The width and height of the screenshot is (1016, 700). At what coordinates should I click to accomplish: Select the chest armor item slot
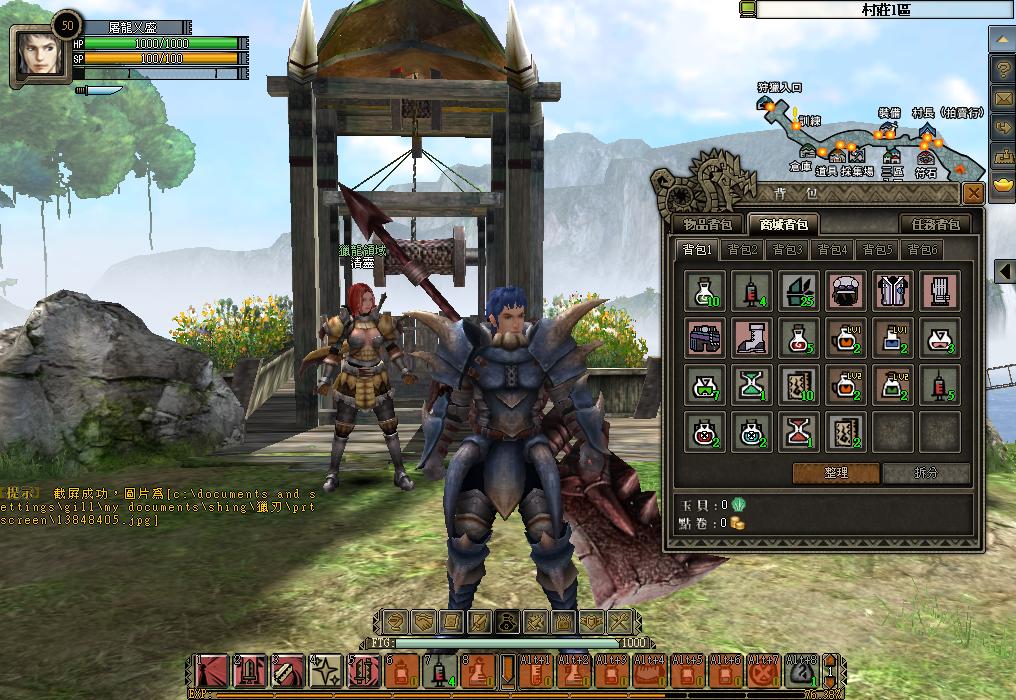click(x=894, y=290)
